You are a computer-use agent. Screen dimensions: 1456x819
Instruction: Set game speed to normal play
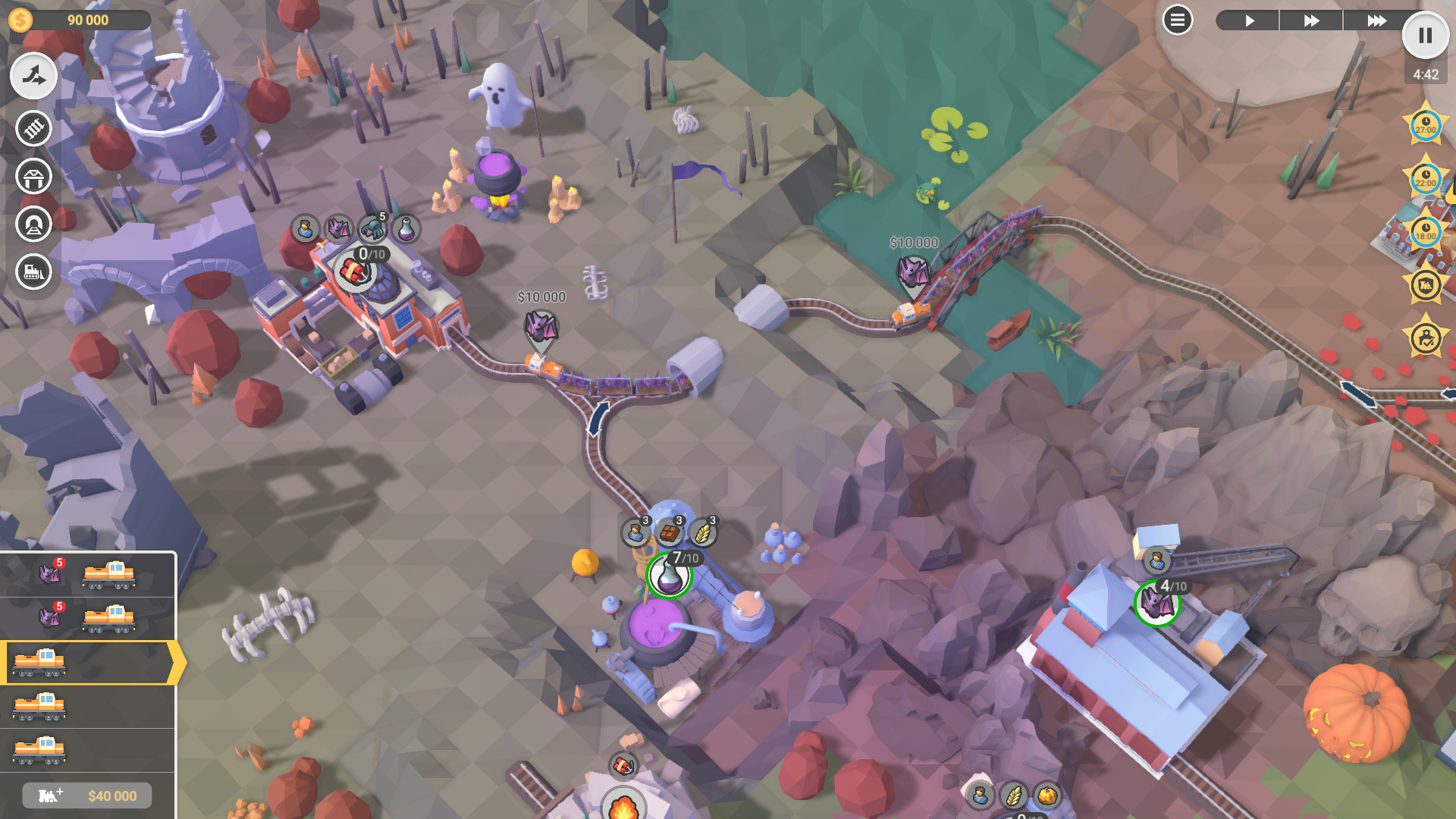point(1248,20)
